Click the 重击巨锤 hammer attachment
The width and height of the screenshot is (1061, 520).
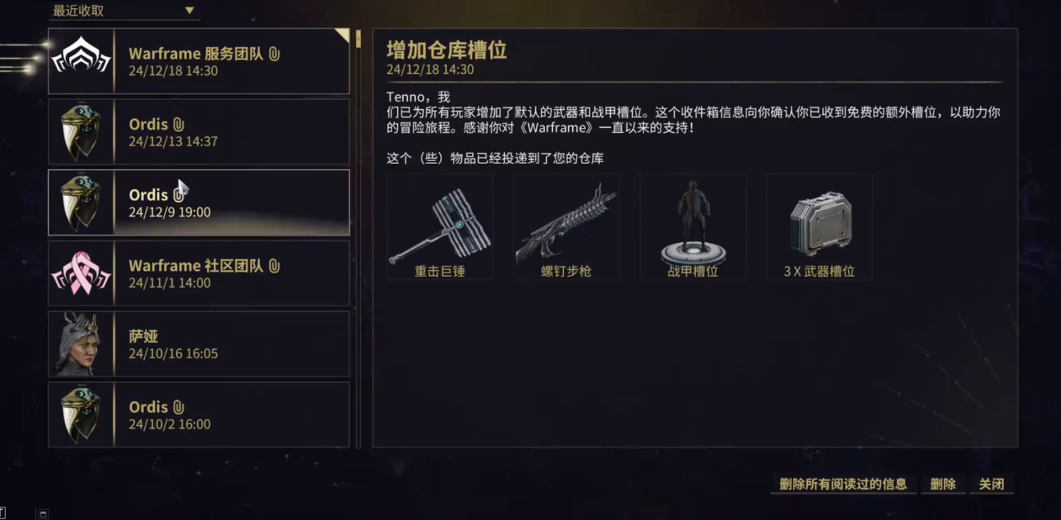point(440,228)
